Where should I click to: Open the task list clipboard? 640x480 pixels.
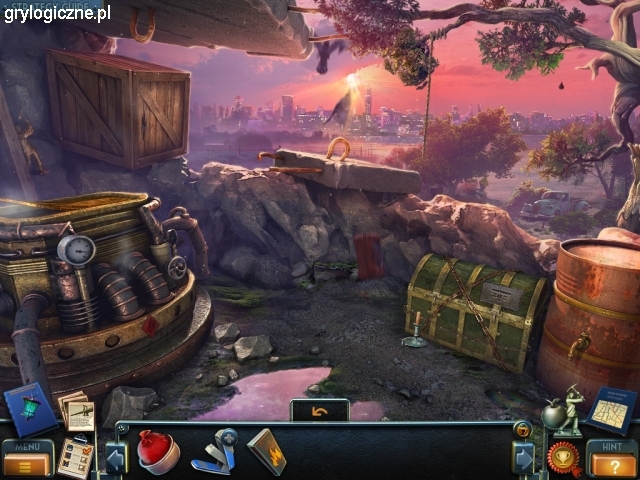75,458
